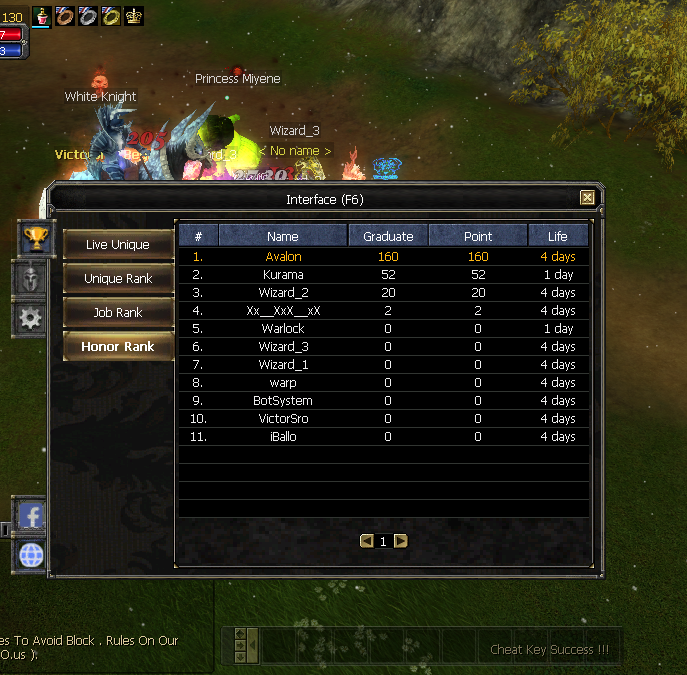Open the gear settings side icon
This screenshot has width=687, height=675.
click(x=31, y=319)
